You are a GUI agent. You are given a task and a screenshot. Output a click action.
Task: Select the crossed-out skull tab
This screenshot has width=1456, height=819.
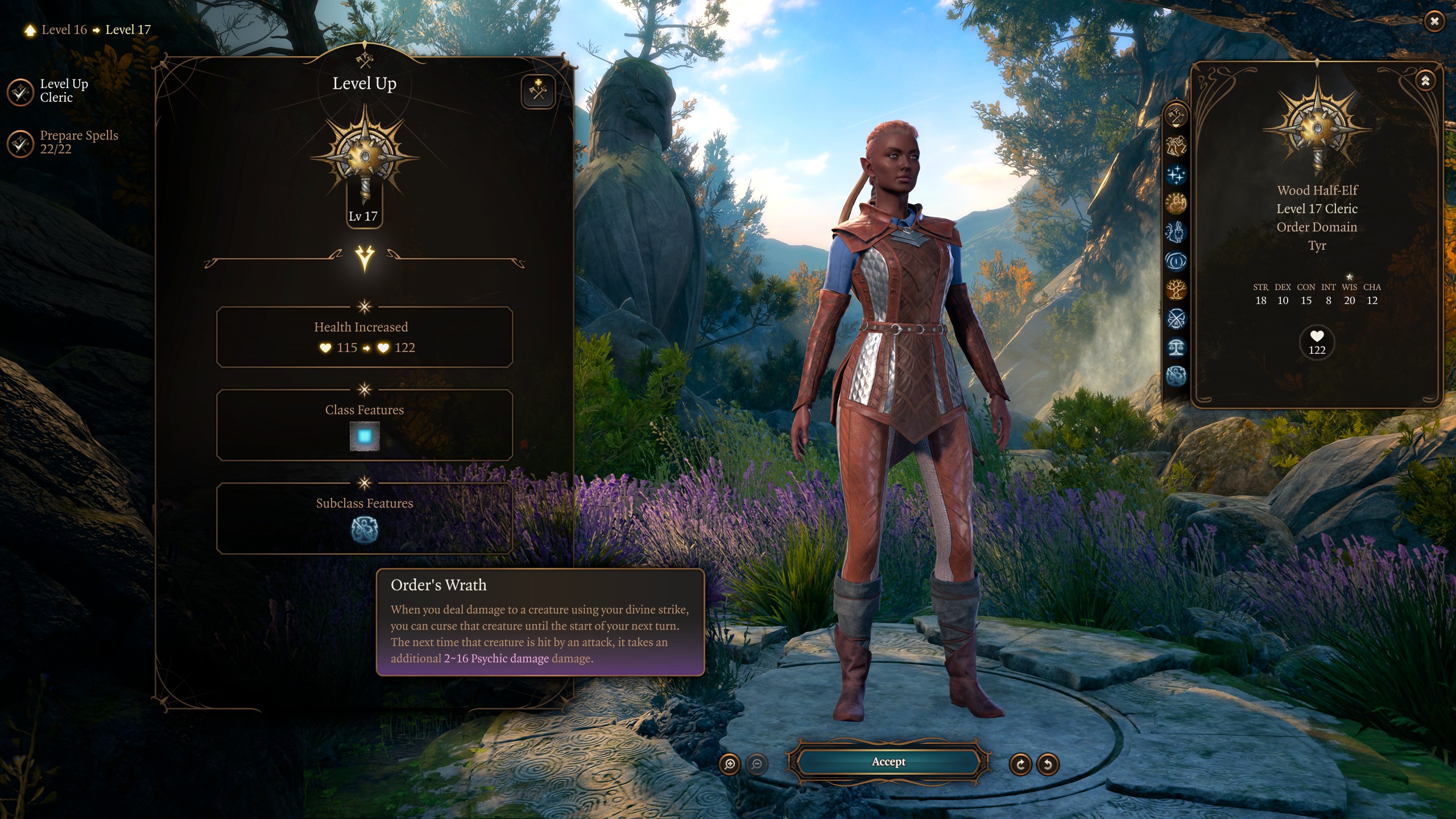pos(1176,319)
